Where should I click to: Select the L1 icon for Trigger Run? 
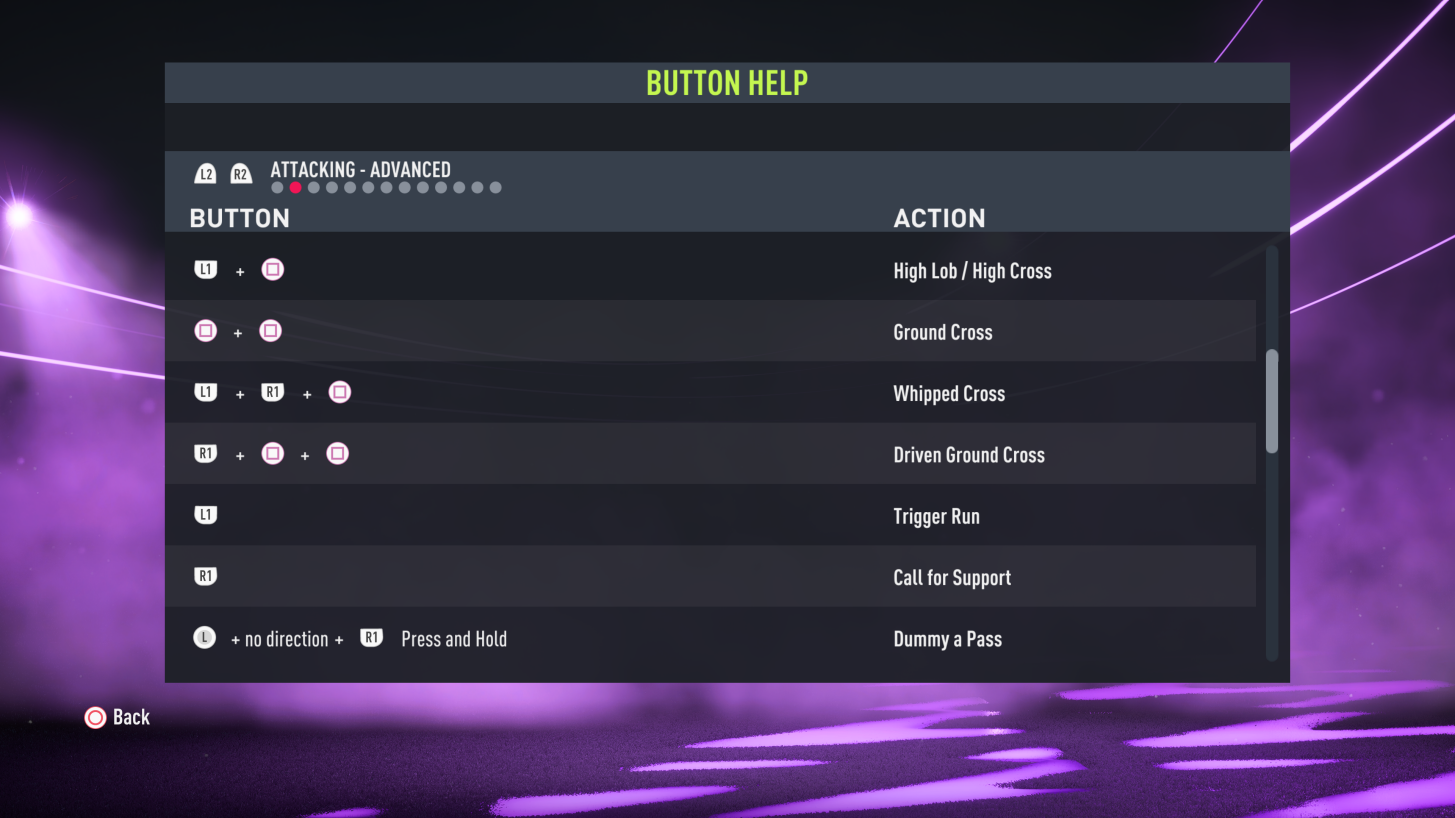pos(205,514)
